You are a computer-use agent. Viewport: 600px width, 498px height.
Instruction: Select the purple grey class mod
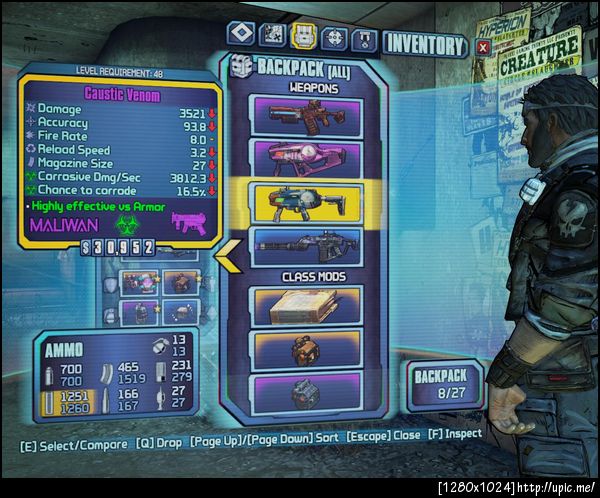305,391
